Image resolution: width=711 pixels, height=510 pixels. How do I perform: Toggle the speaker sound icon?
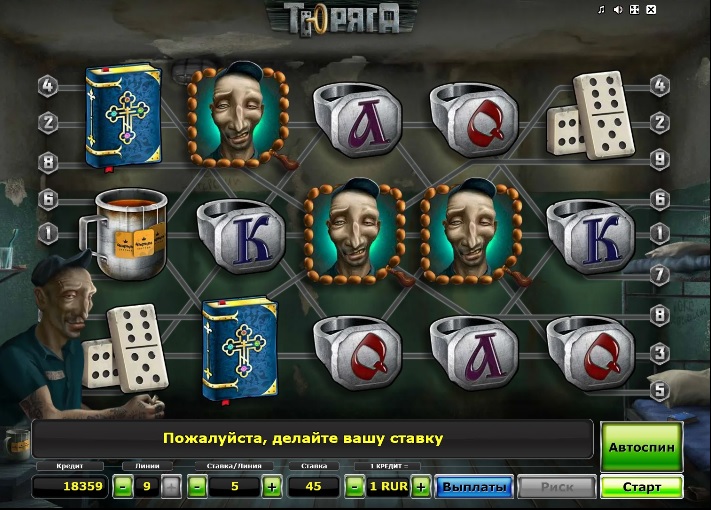click(618, 10)
